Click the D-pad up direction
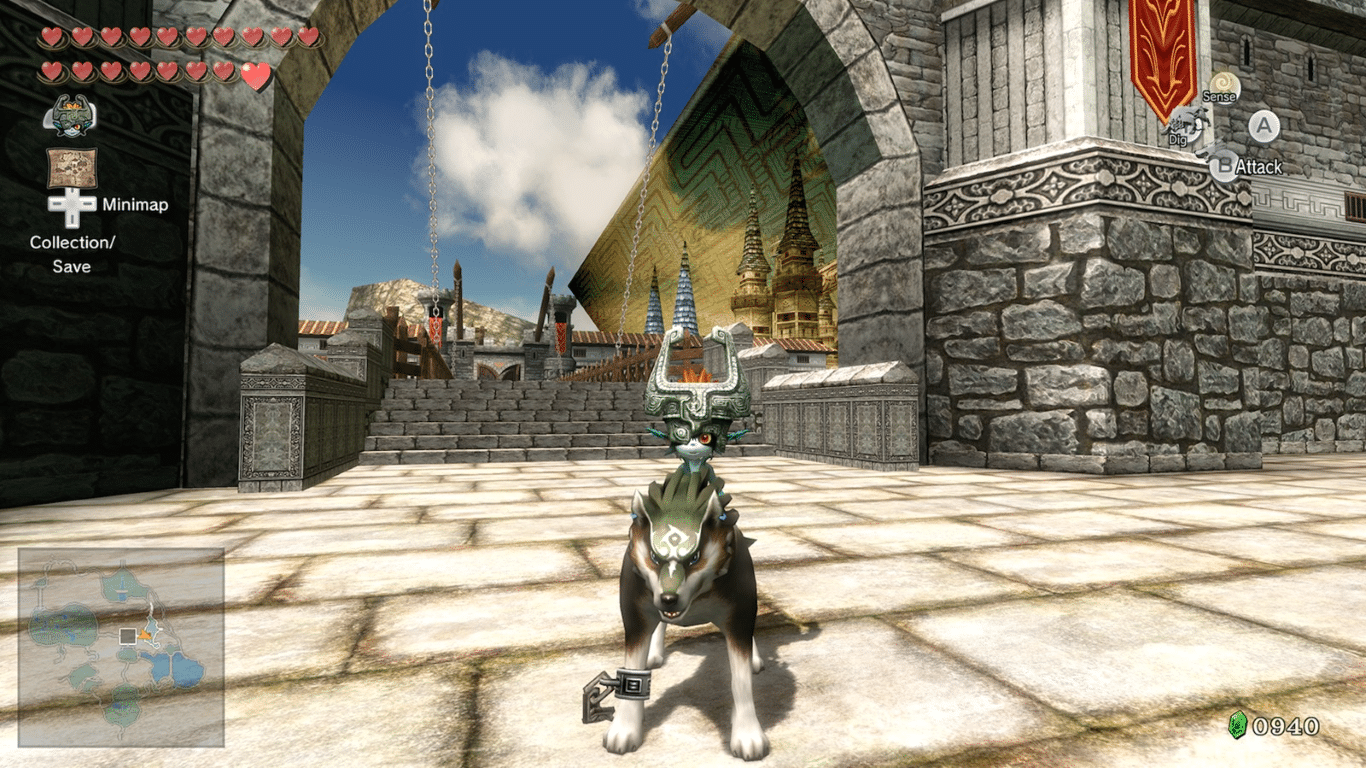 pyautogui.click(x=72, y=192)
